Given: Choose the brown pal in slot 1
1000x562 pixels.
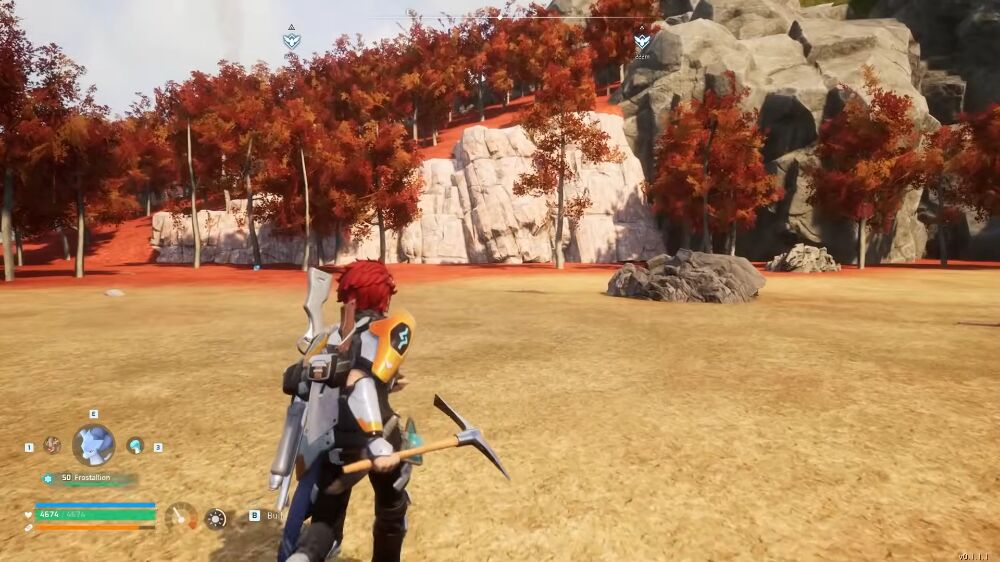Looking at the screenshot, I should tap(52, 445).
